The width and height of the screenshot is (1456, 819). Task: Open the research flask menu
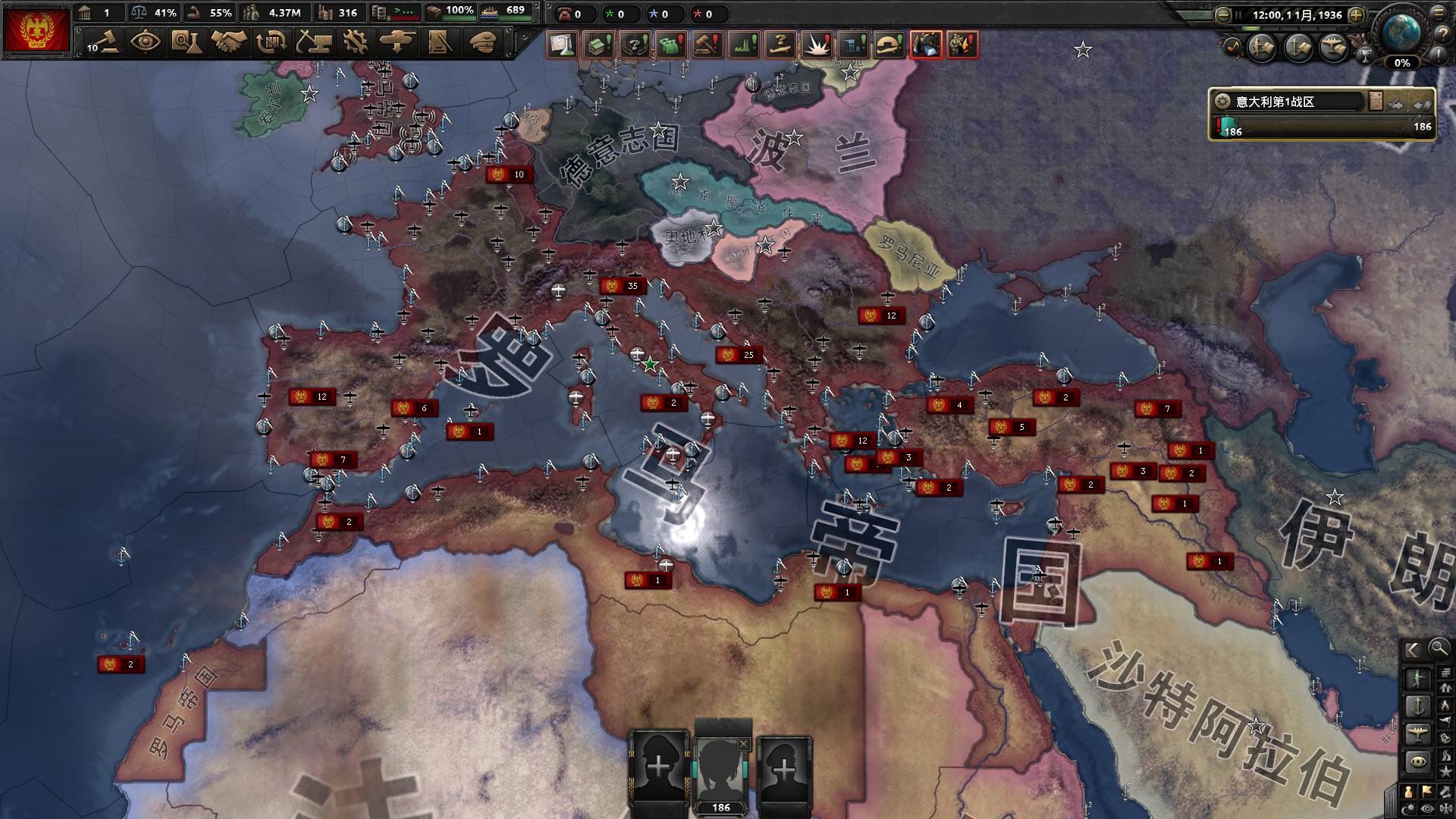click(x=186, y=42)
